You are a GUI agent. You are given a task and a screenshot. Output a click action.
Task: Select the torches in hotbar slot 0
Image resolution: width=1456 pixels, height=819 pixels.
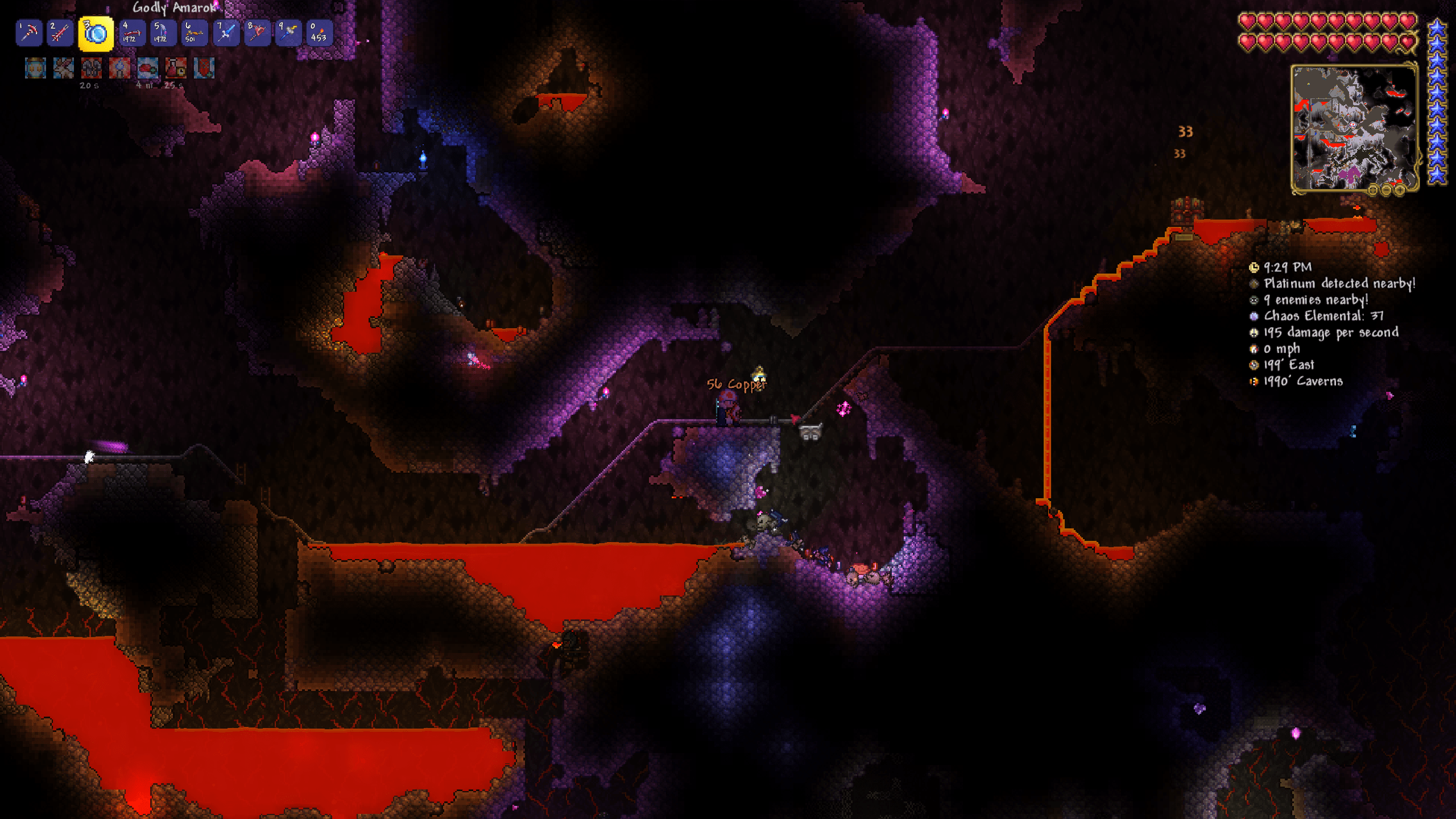tap(319, 33)
